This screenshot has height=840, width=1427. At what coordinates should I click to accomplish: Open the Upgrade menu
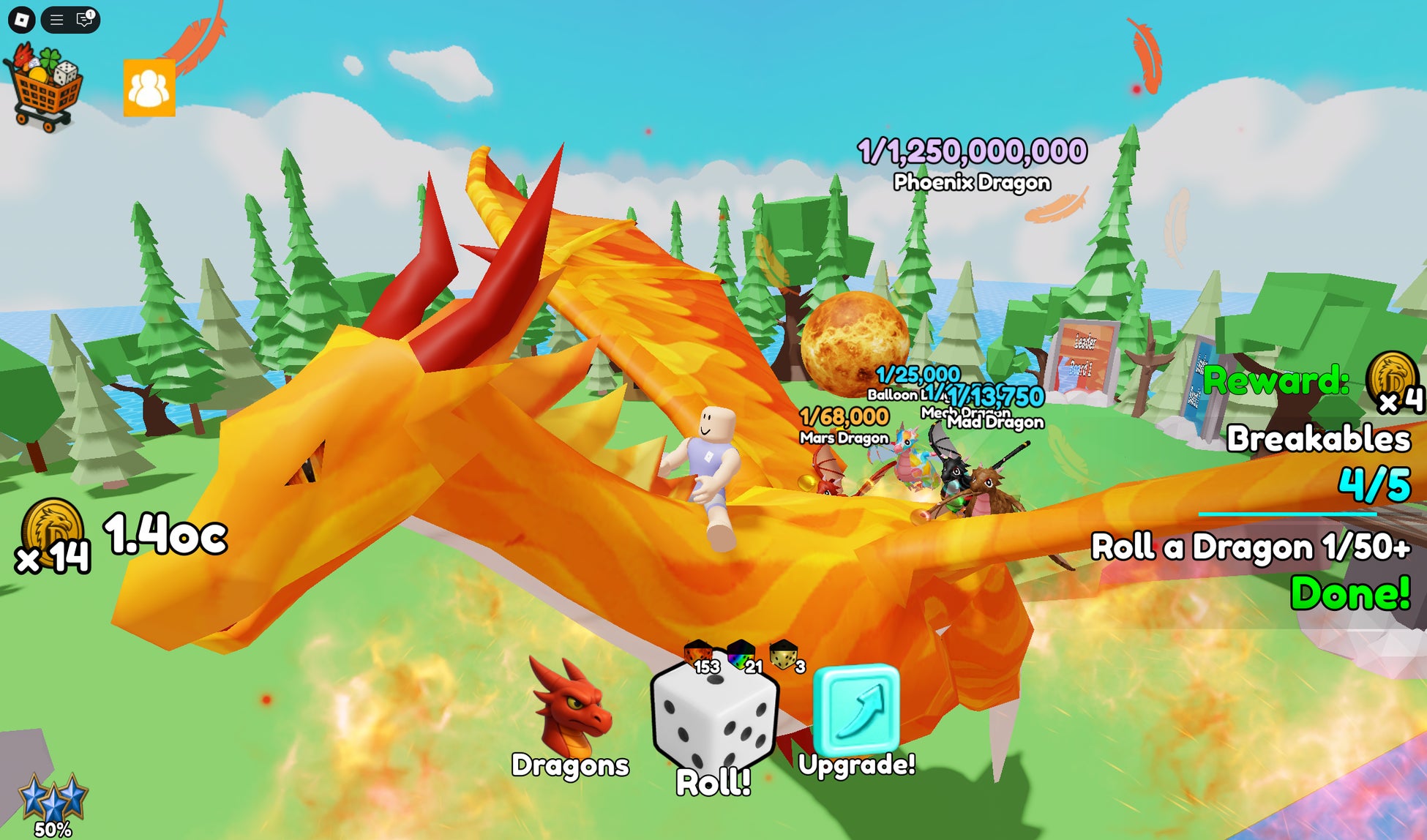tap(856, 713)
